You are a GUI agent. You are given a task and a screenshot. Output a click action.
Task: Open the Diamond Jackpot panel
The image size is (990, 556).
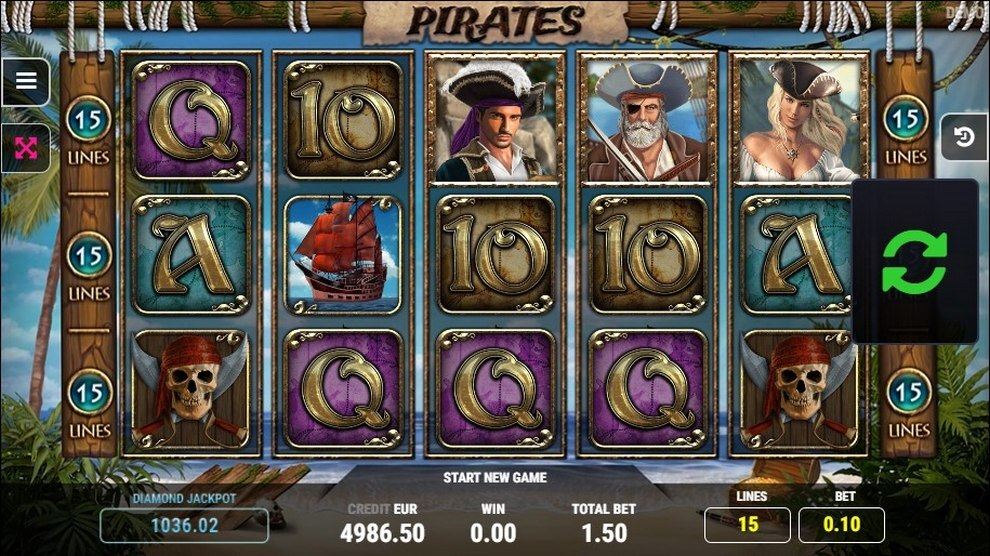pos(184,524)
